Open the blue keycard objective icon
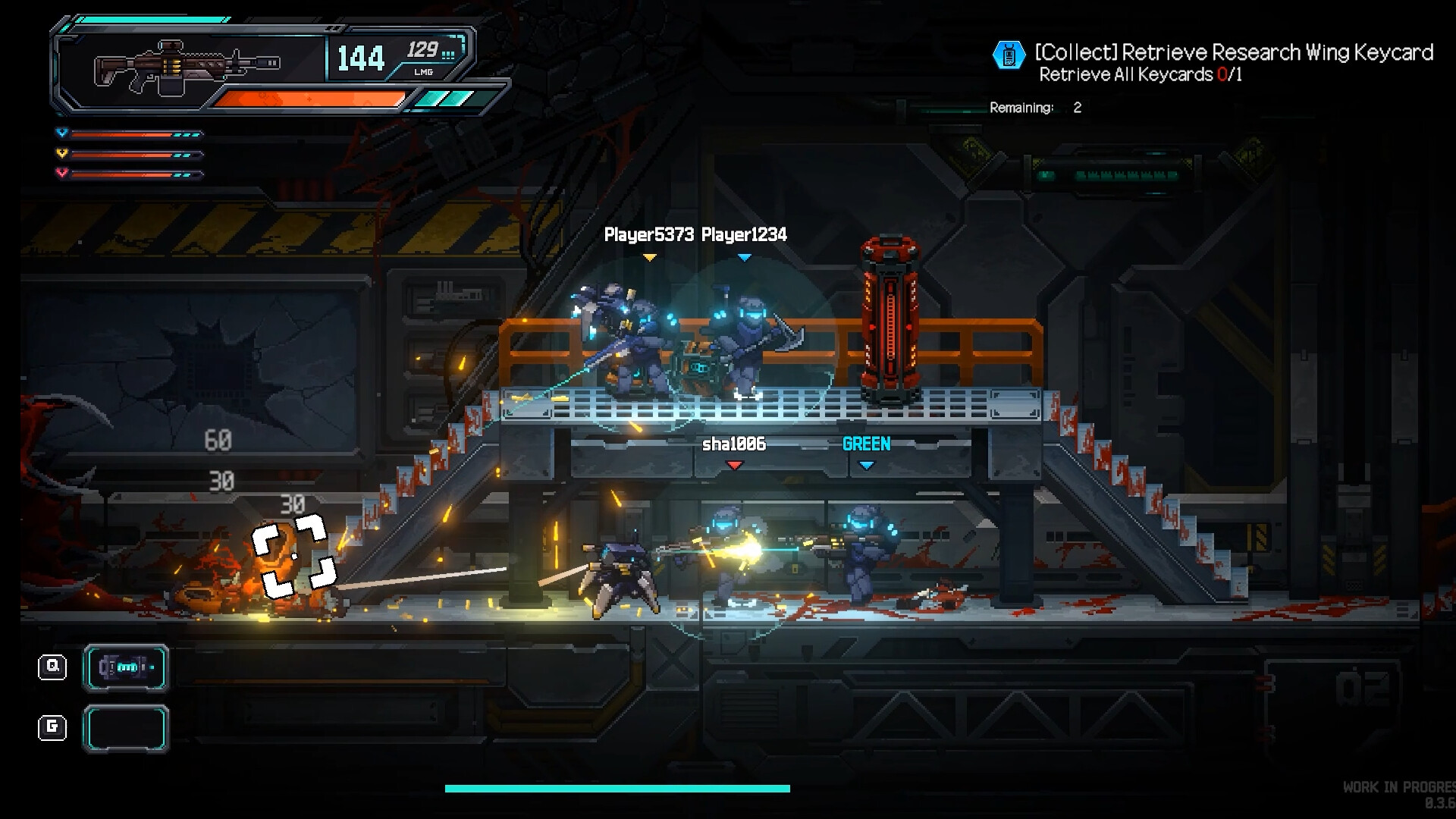 click(x=1009, y=55)
